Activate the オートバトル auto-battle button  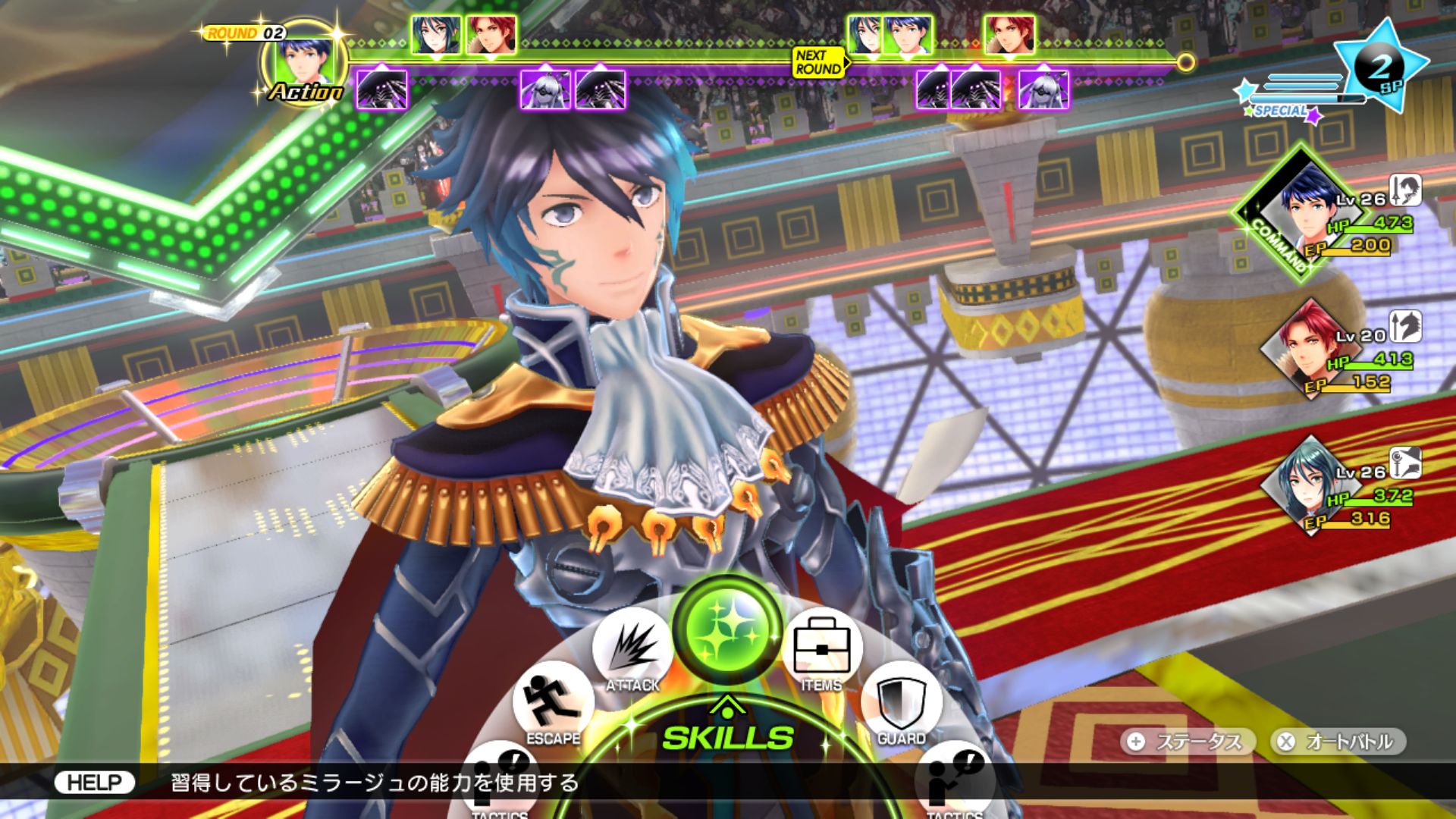click(1338, 742)
